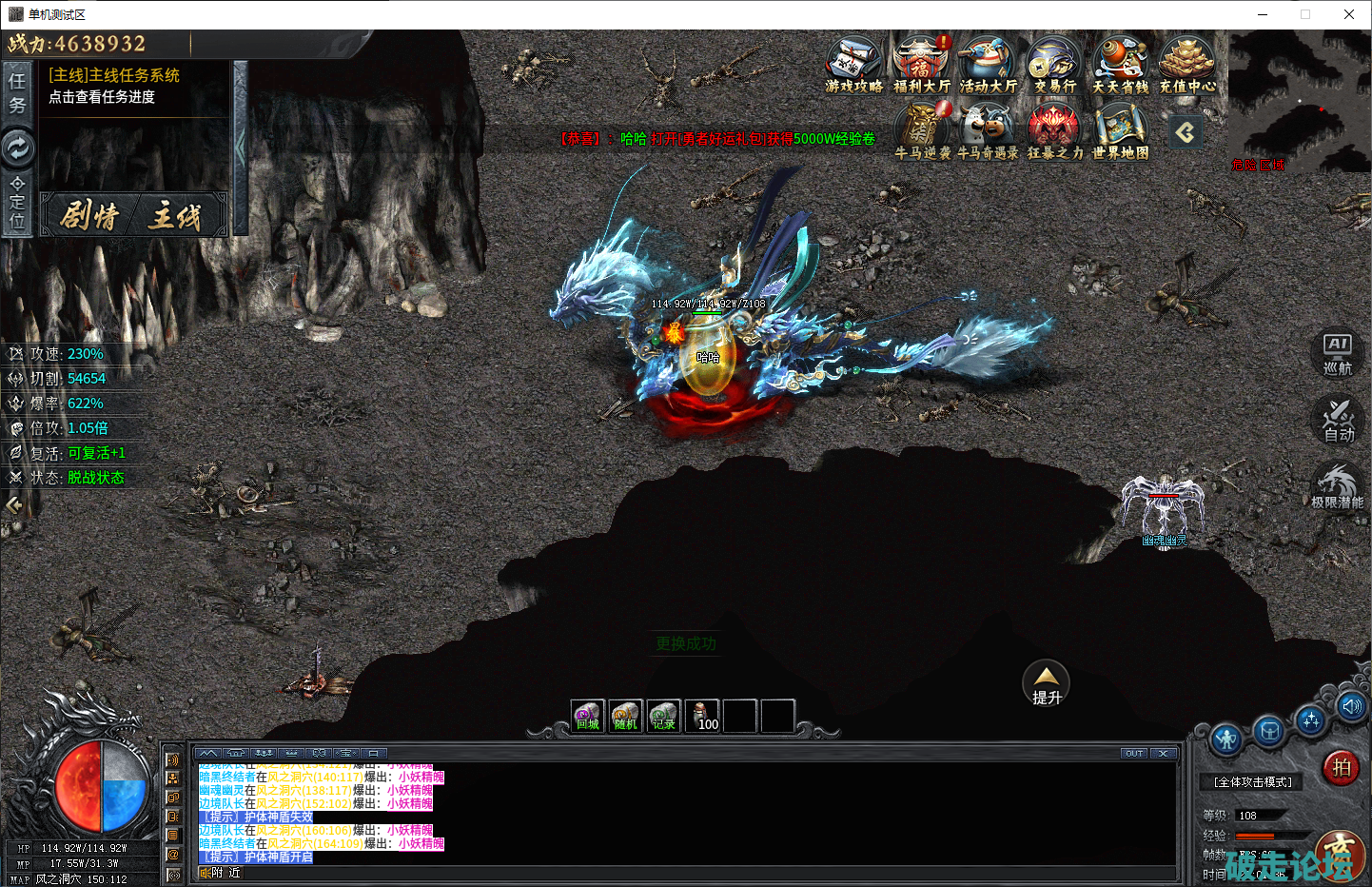The width and height of the screenshot is (1372, 887).
Task: Change the 全体攻击模式 attack mode
Action: coord(1252,782)
